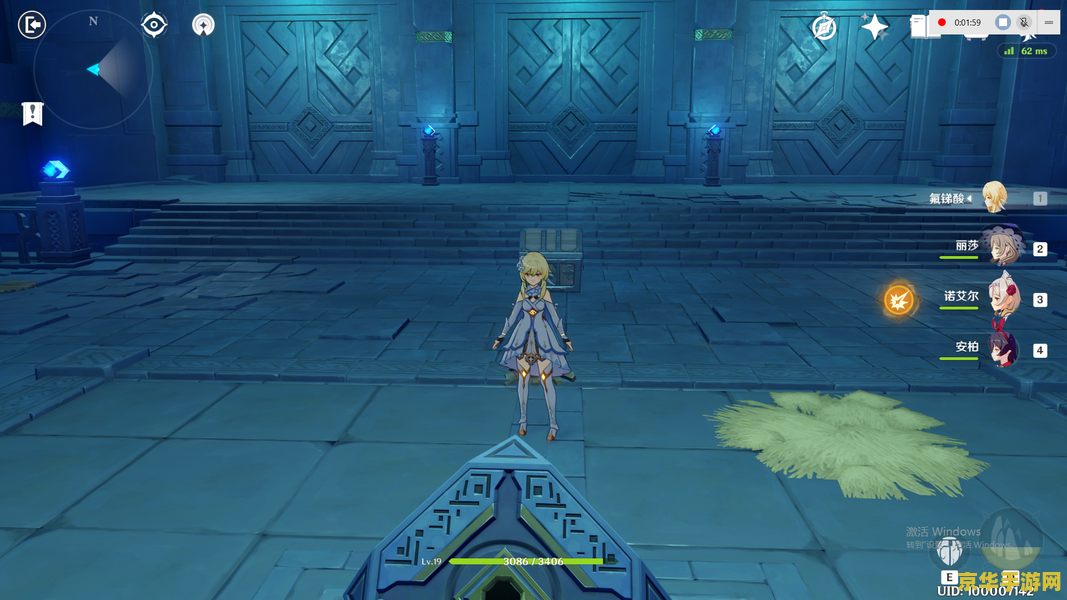Open the wish four-pointed star icon

tap(875, 27)
